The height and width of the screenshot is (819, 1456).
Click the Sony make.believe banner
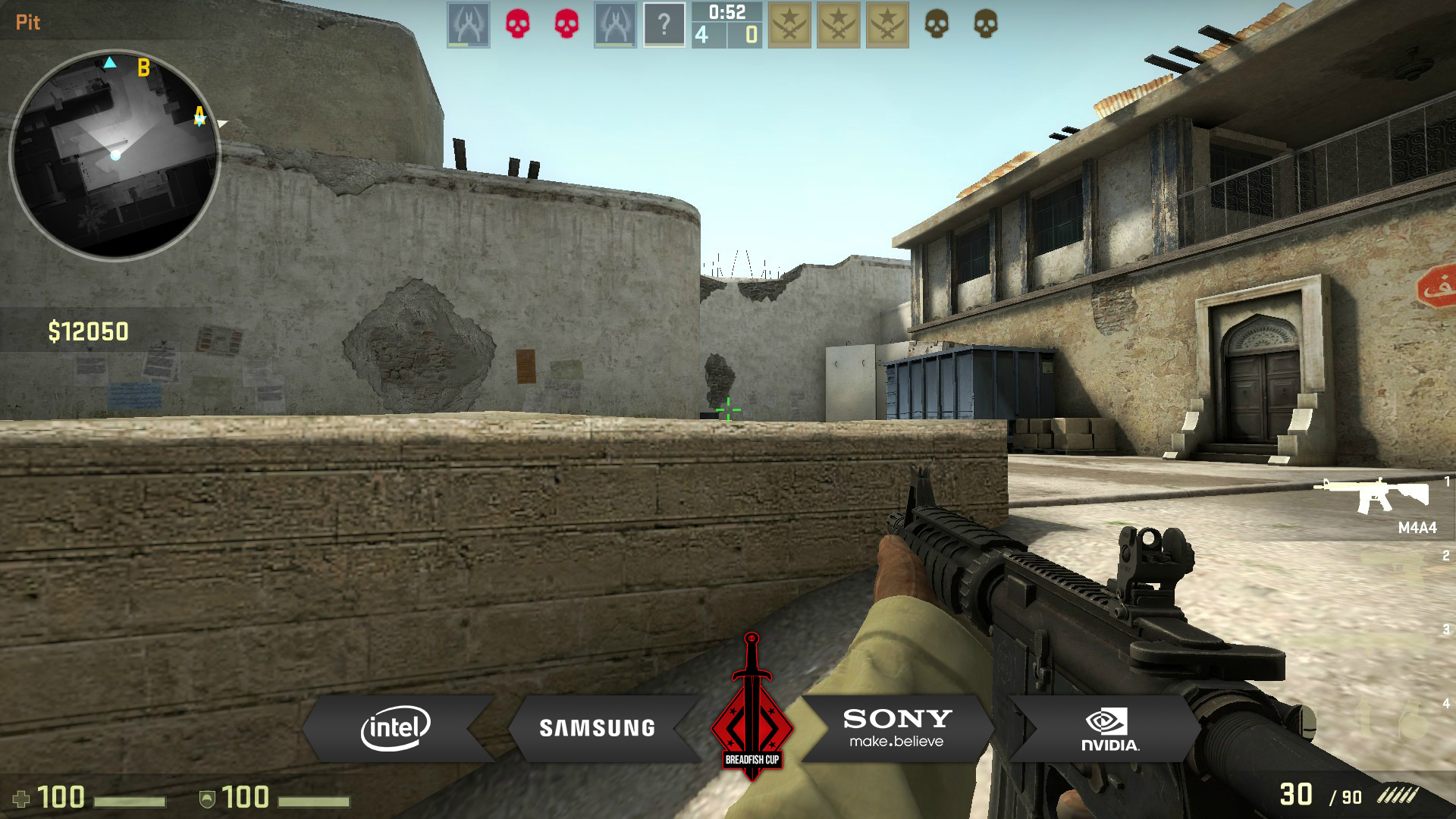[x=897, y=728]
